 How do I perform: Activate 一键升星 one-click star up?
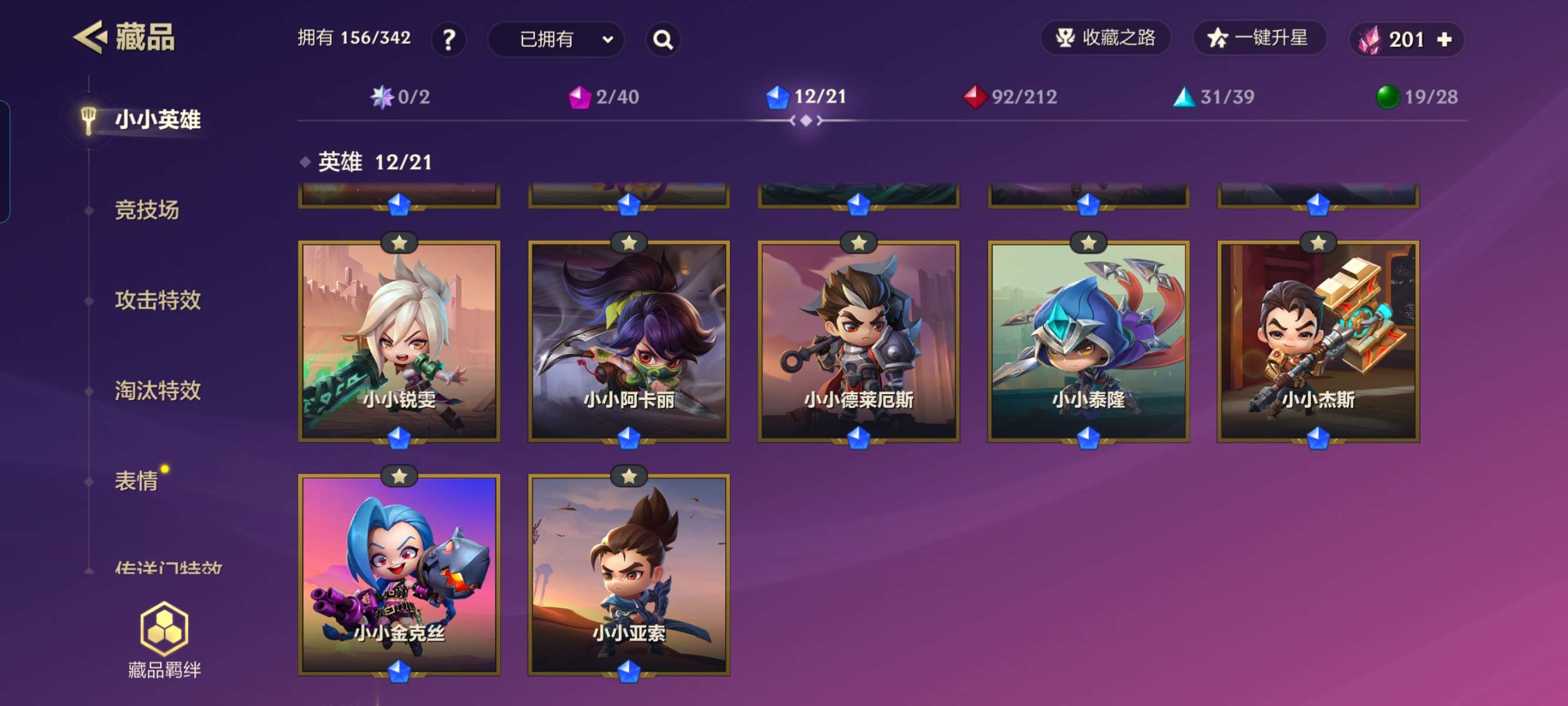[1258, 38]
